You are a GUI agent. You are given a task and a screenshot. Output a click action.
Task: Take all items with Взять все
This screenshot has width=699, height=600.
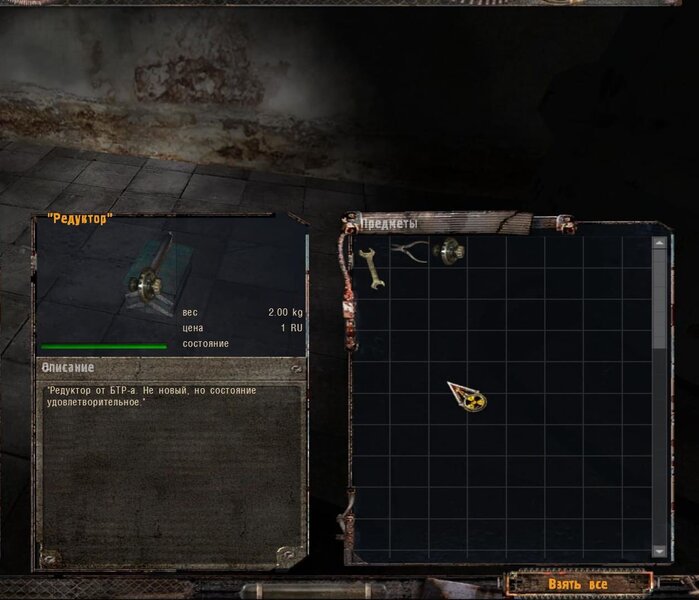click(x=578, y=583)
